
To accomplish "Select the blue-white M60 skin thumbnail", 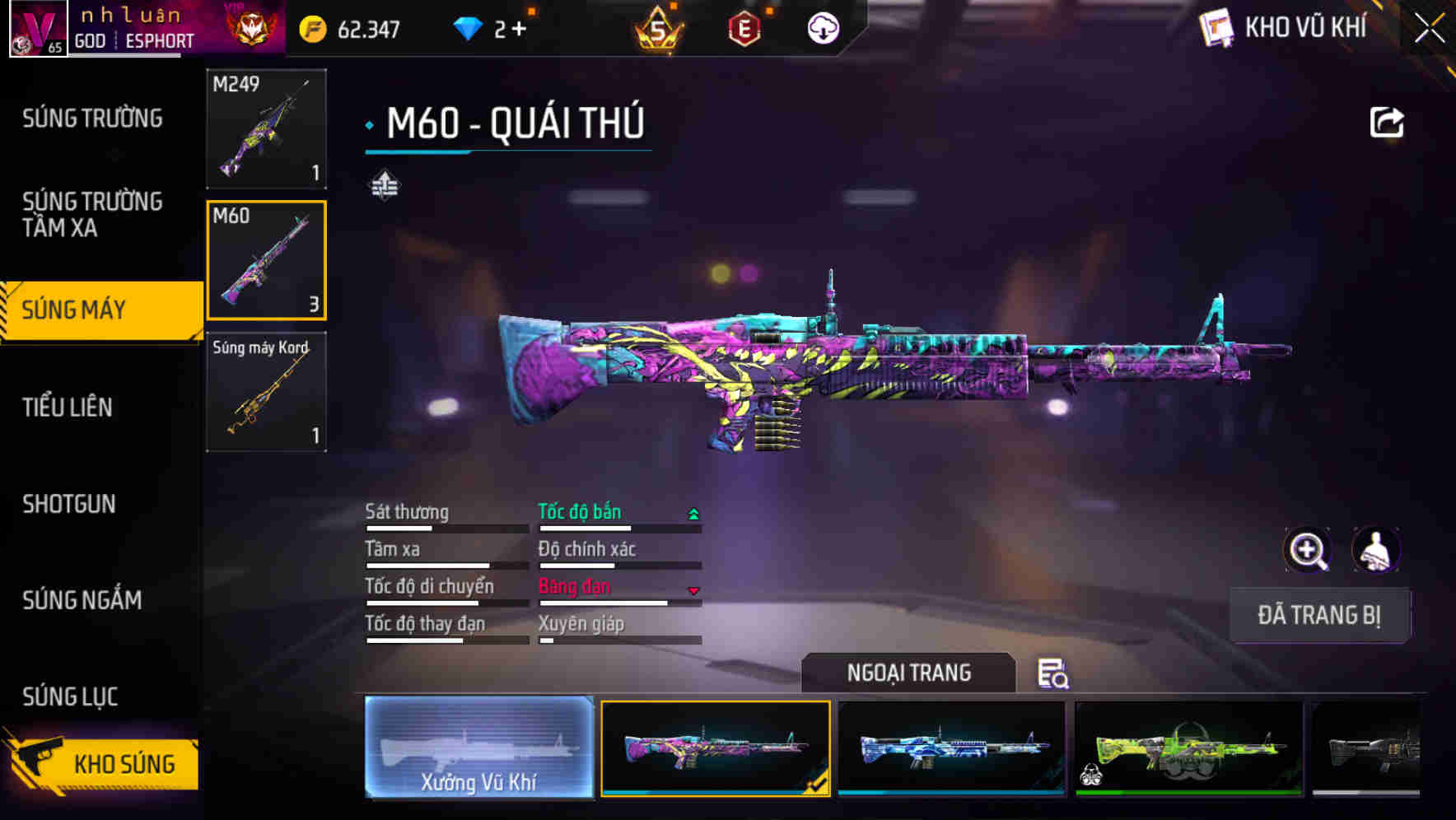I will point(951,748).
